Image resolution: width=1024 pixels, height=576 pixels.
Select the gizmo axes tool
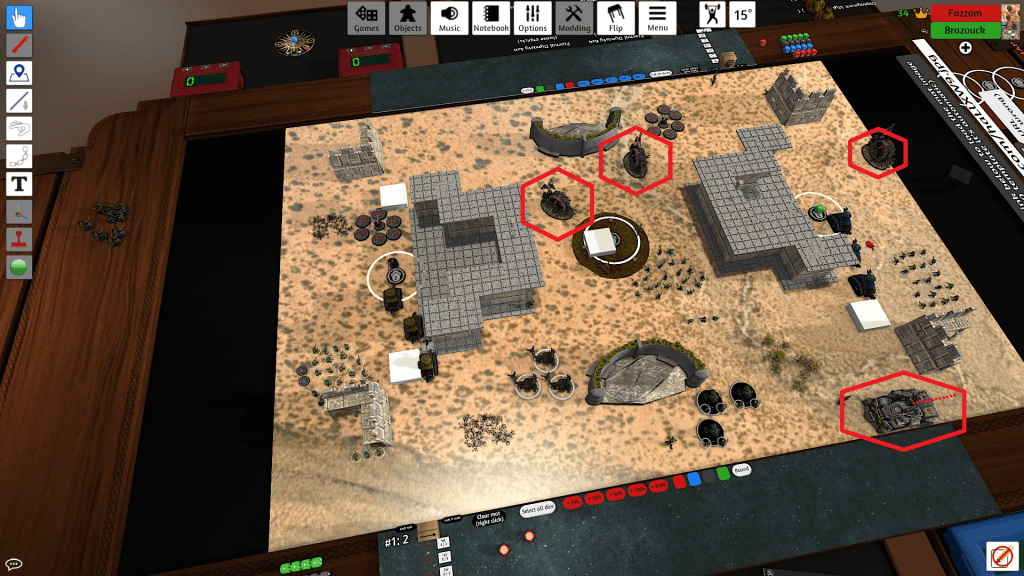19,212
